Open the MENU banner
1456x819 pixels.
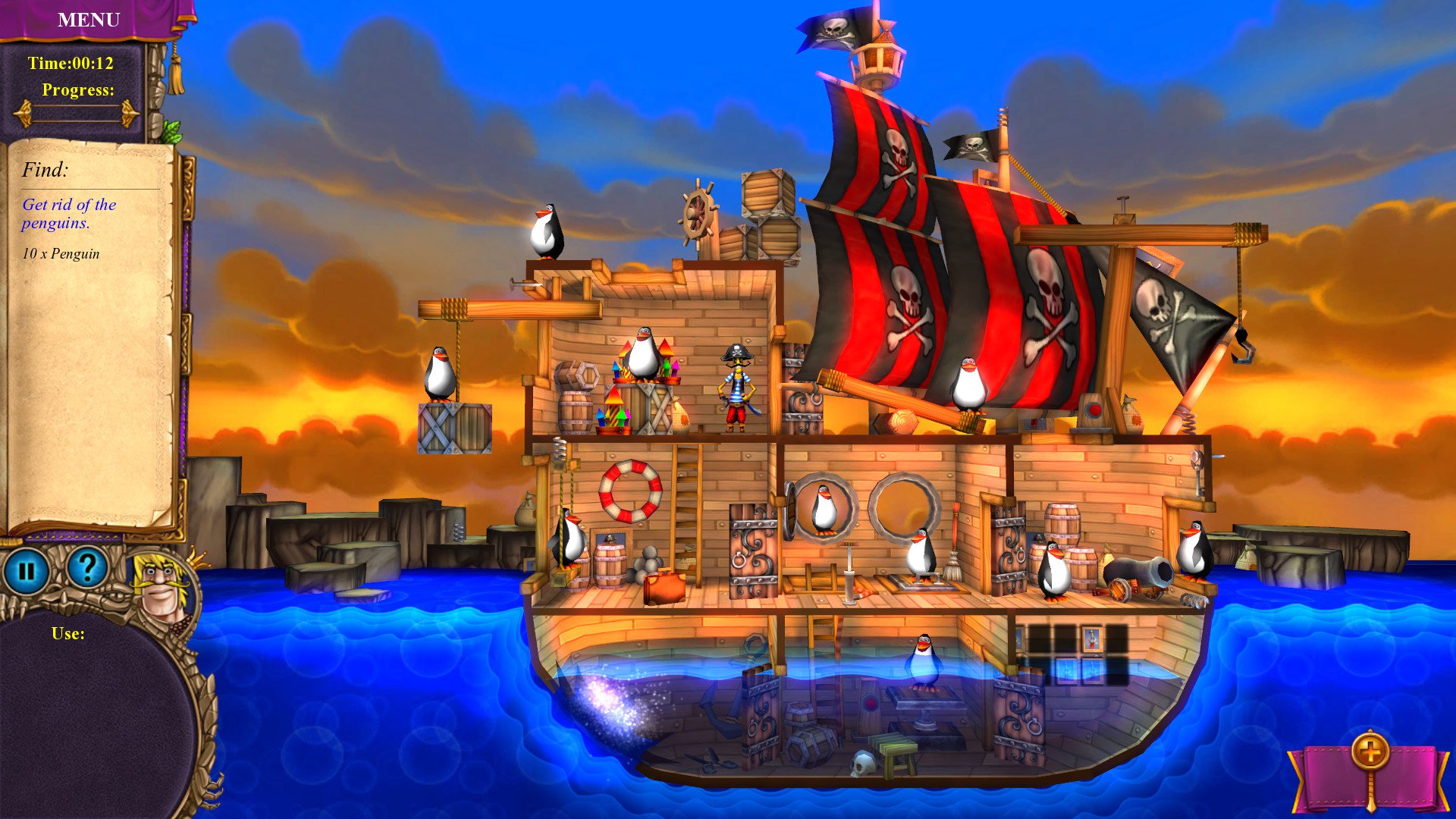89,20
